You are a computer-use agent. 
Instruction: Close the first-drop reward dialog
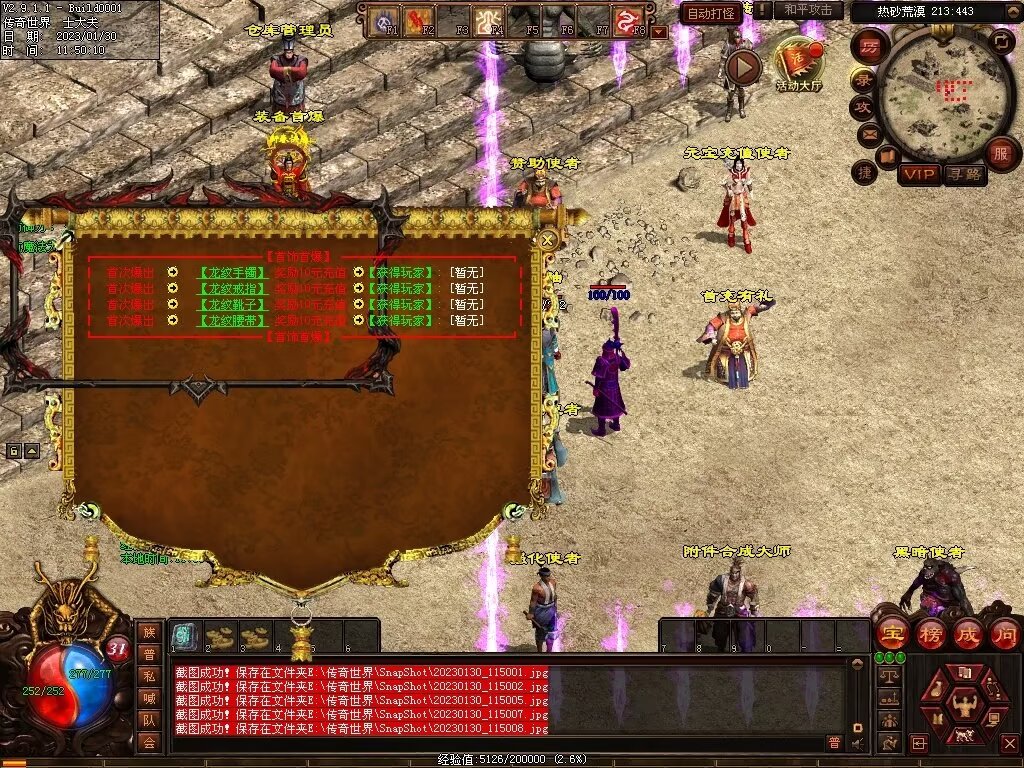(547, 239)
